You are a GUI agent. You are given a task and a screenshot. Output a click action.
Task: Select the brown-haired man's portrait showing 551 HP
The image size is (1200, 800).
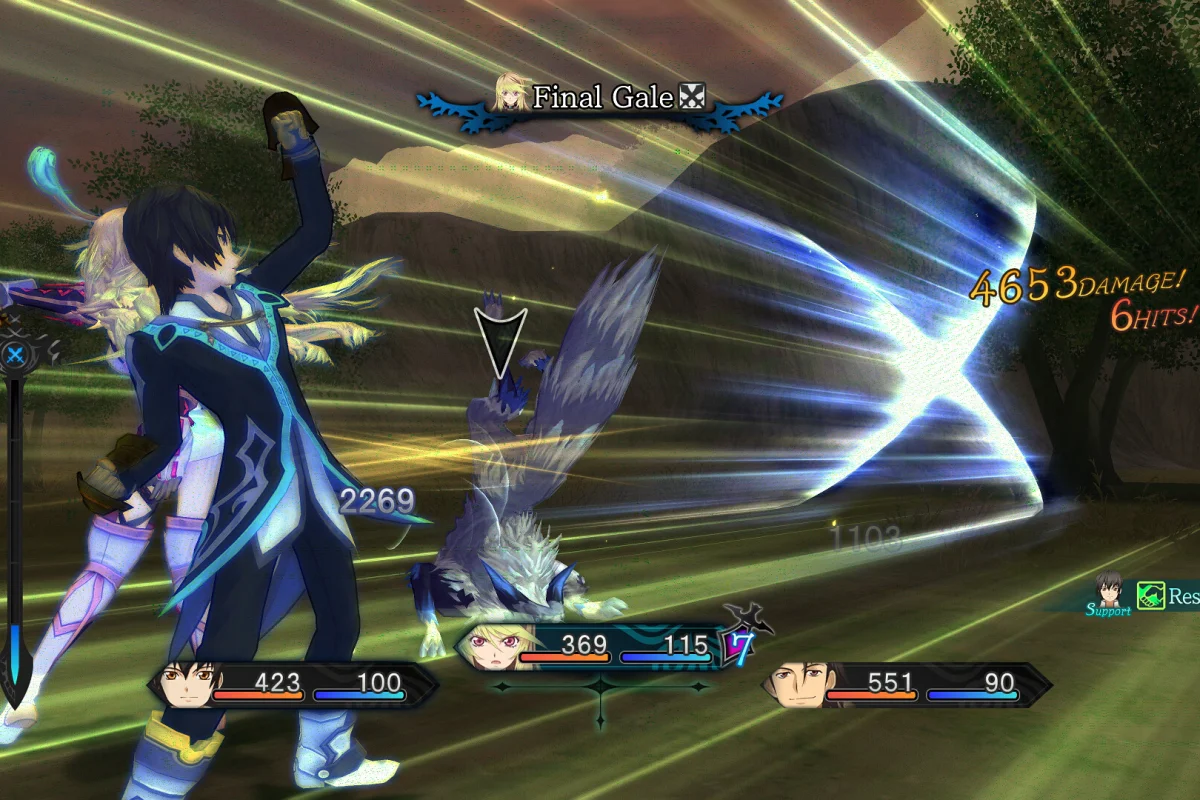794,685
